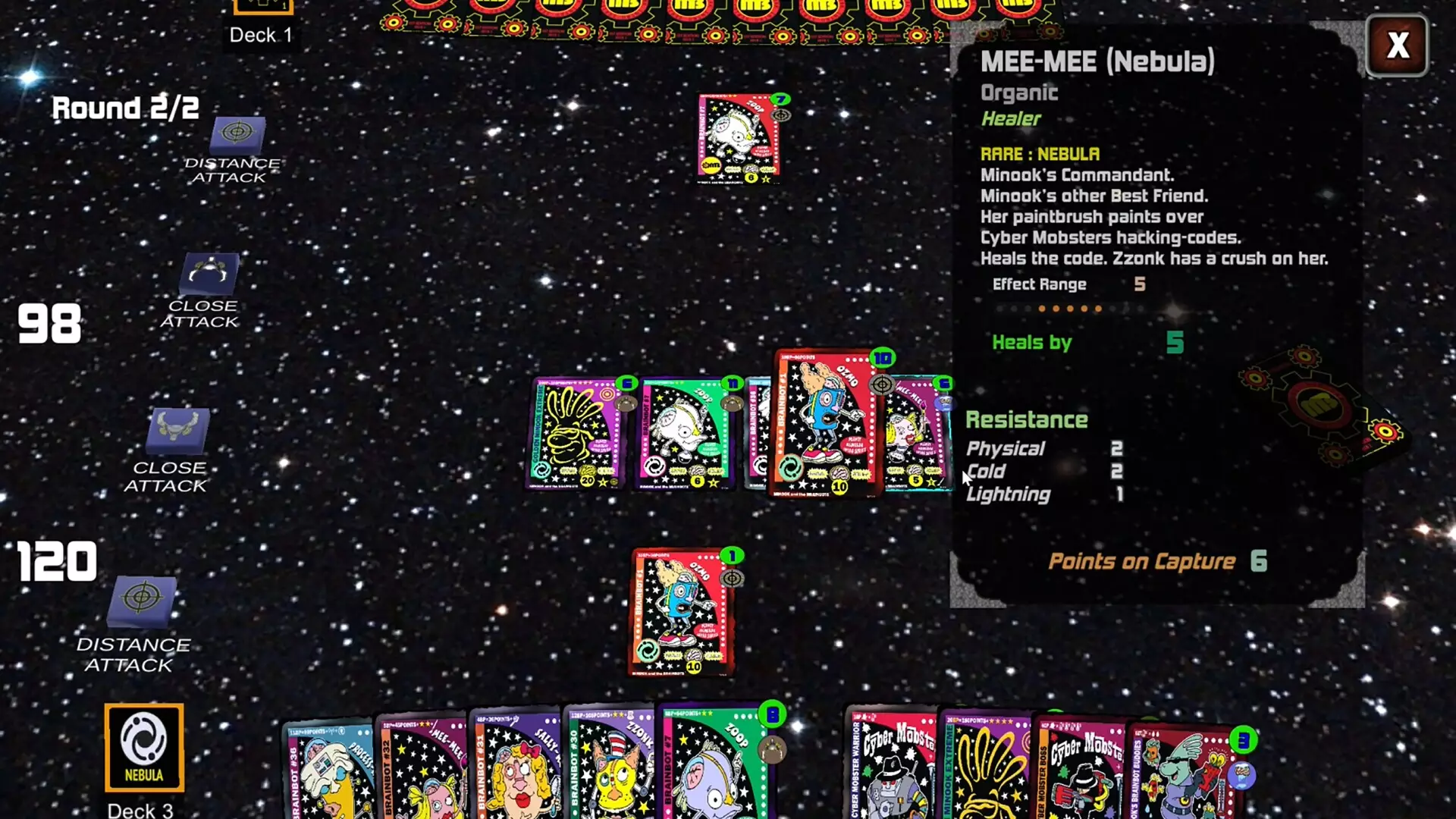Click the Round 2/2 indicator
This screenshot has width=1456, height=819.
124,108
